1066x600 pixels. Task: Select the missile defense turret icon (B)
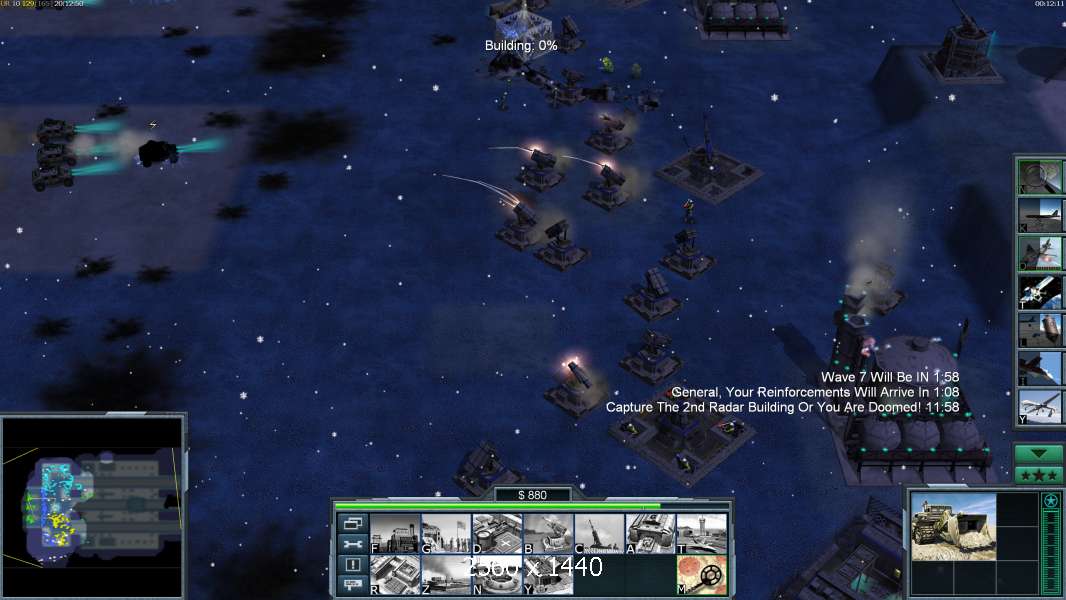548,534
